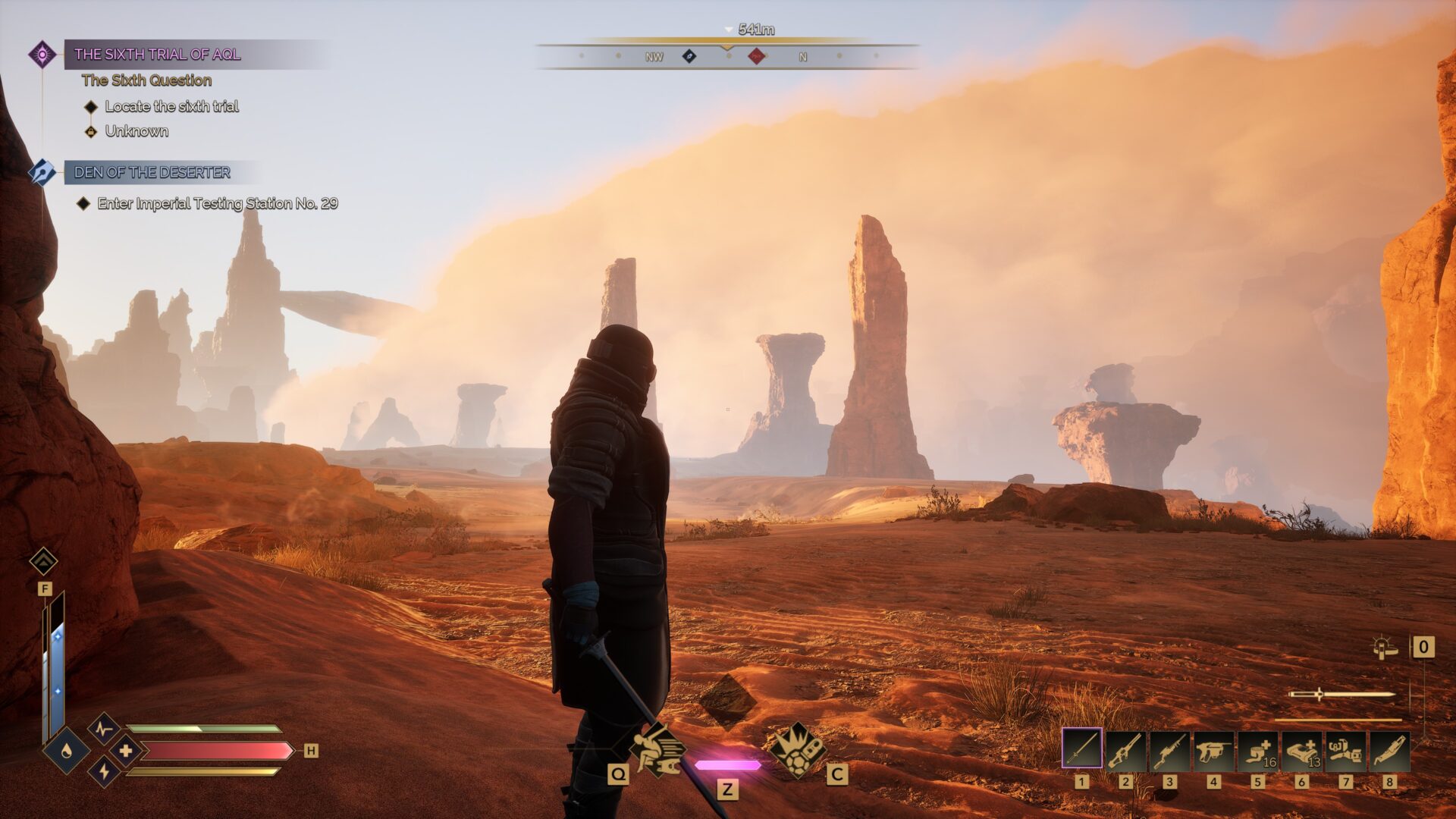Use the bandage item with count 16
Image resolution: width=1456 pixels, height=819 pixels.
coord(1257,750)
